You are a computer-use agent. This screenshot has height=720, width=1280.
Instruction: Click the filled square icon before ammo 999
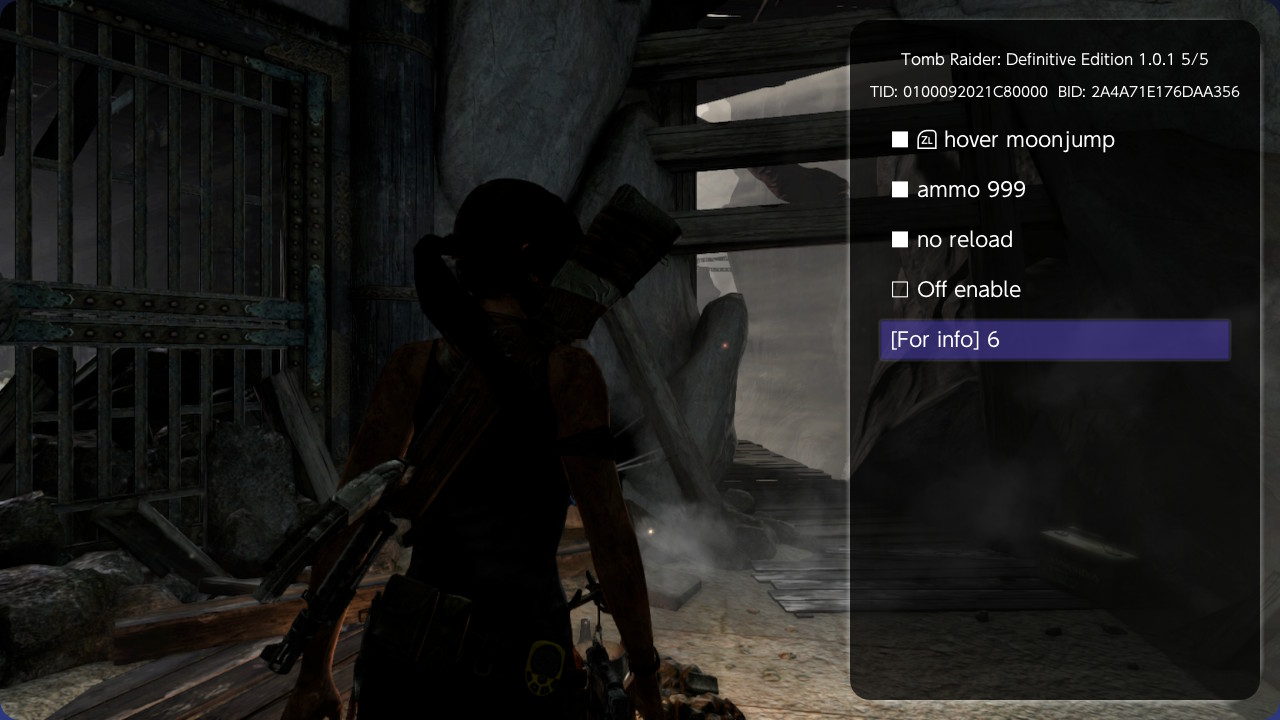pyautogui.click(x=899, y=189)
